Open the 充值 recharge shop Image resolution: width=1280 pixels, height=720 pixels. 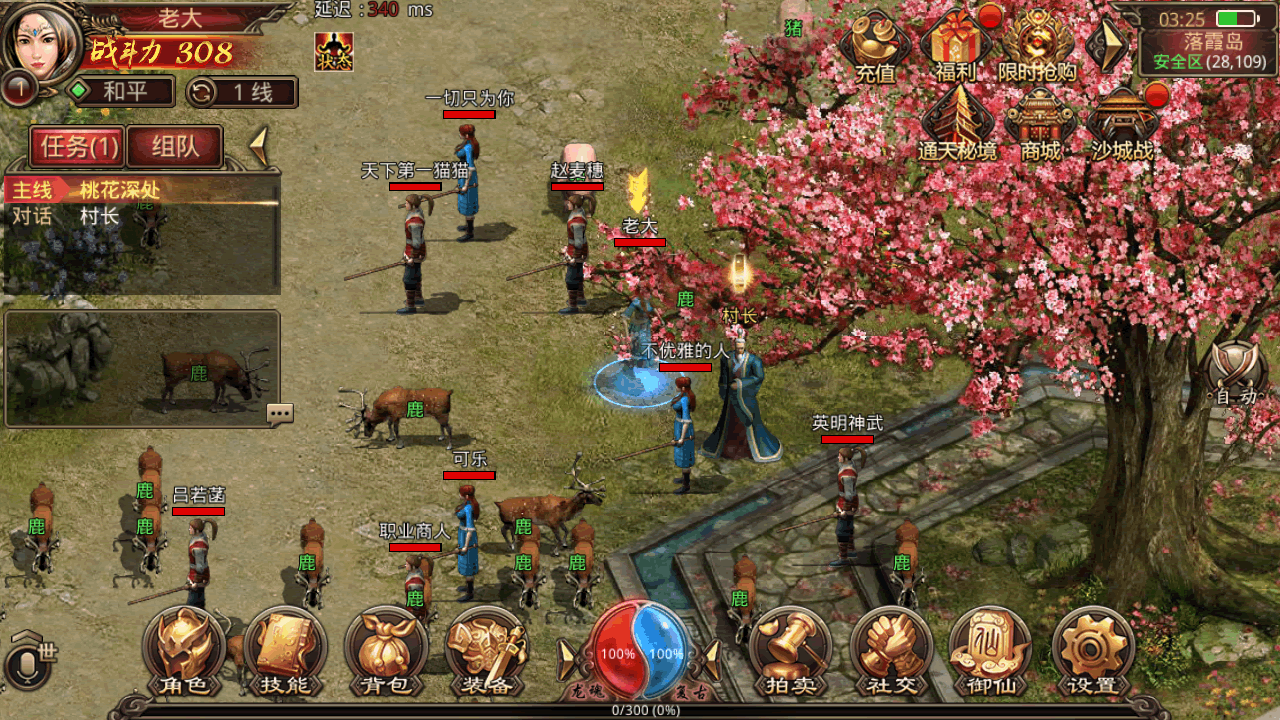(875, 46)
